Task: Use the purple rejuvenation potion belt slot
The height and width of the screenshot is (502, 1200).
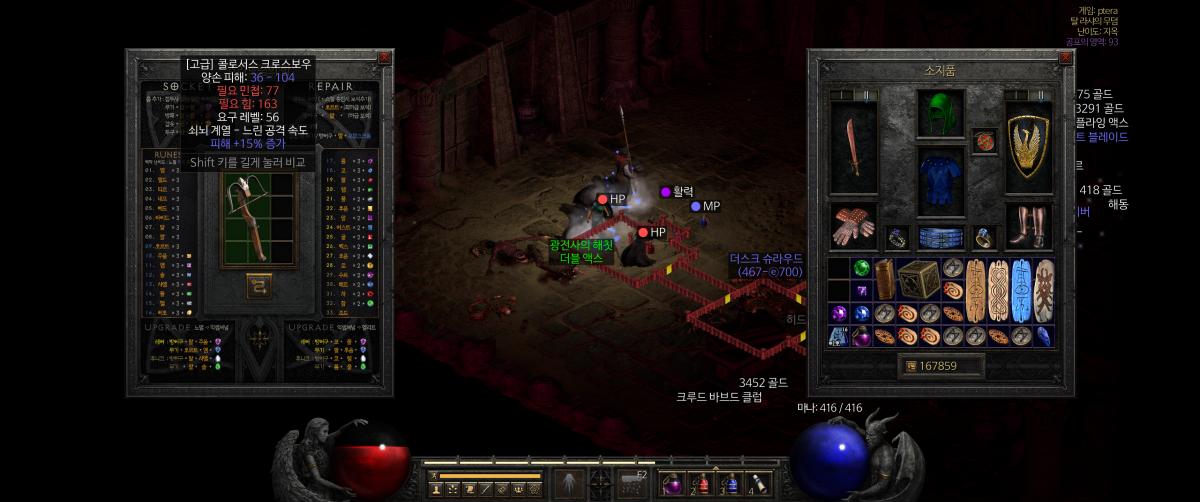Action: pyautogui.click(x=671, y=485)
